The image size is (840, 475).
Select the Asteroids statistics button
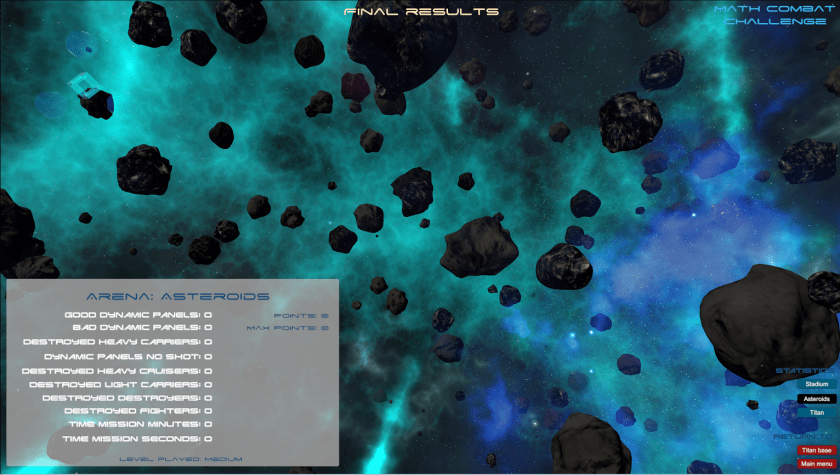point(816,399)
